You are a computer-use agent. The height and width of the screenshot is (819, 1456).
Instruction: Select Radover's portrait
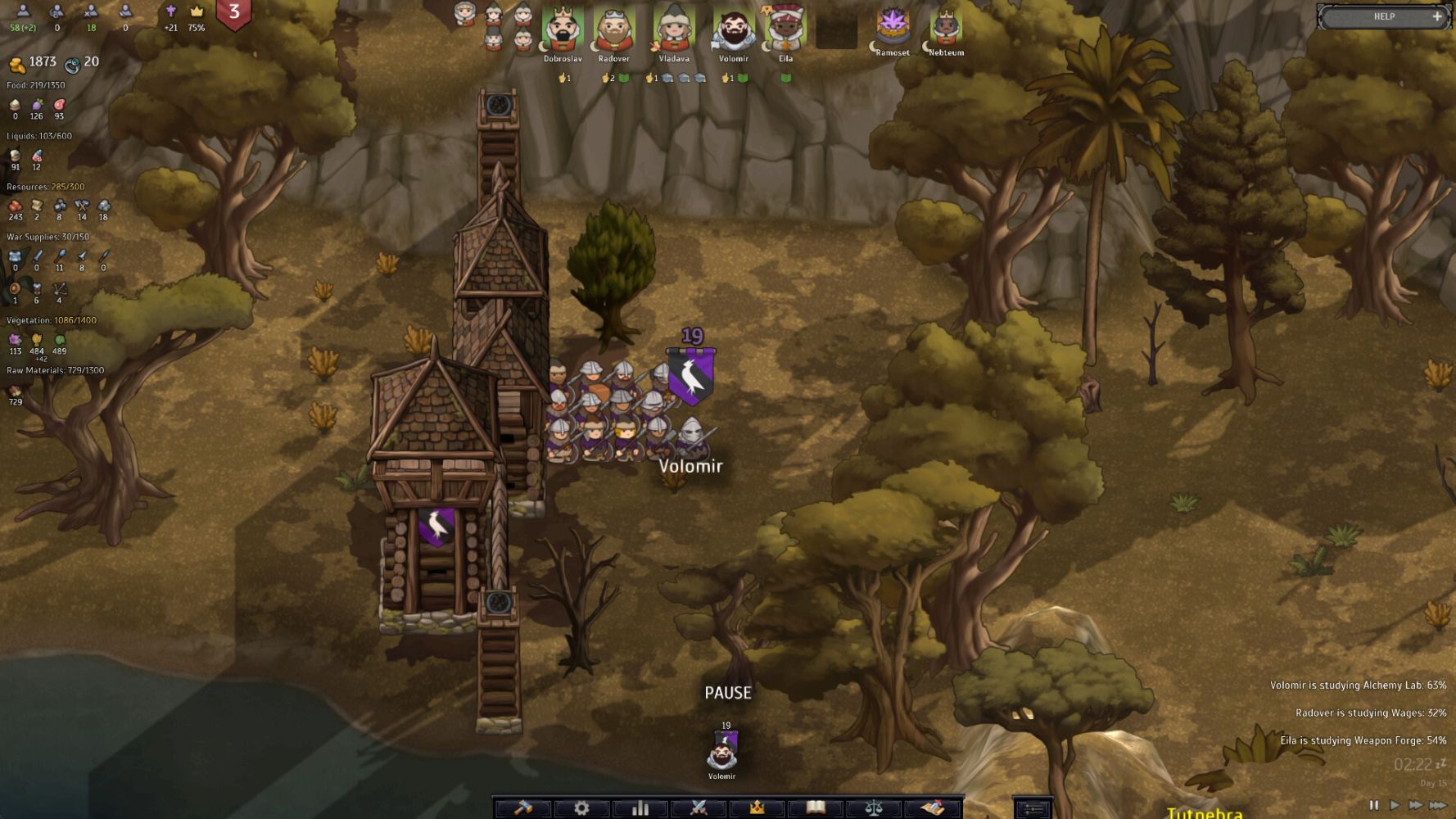(613, 30)
